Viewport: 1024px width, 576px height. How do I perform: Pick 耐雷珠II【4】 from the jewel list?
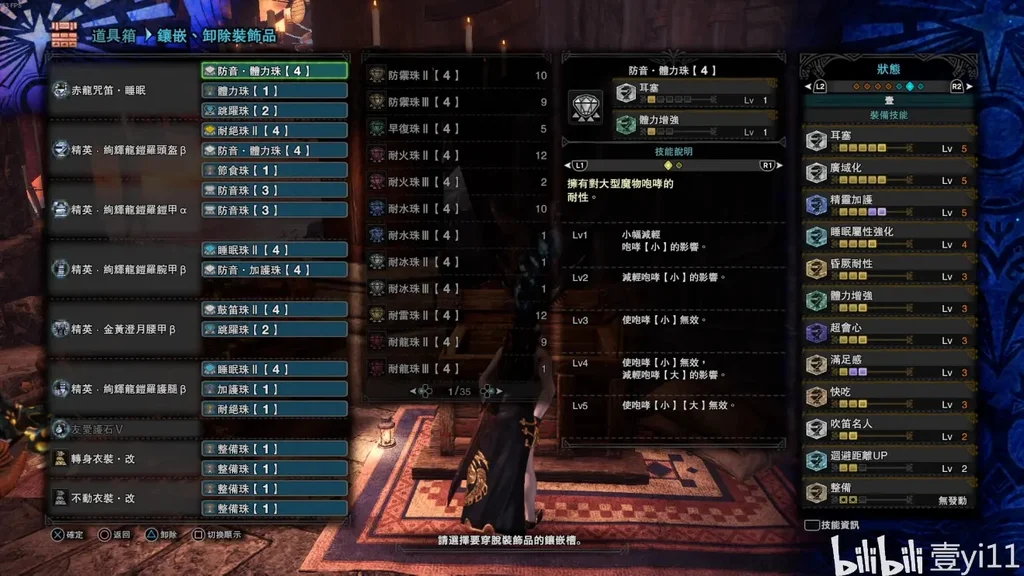[455, 315]
